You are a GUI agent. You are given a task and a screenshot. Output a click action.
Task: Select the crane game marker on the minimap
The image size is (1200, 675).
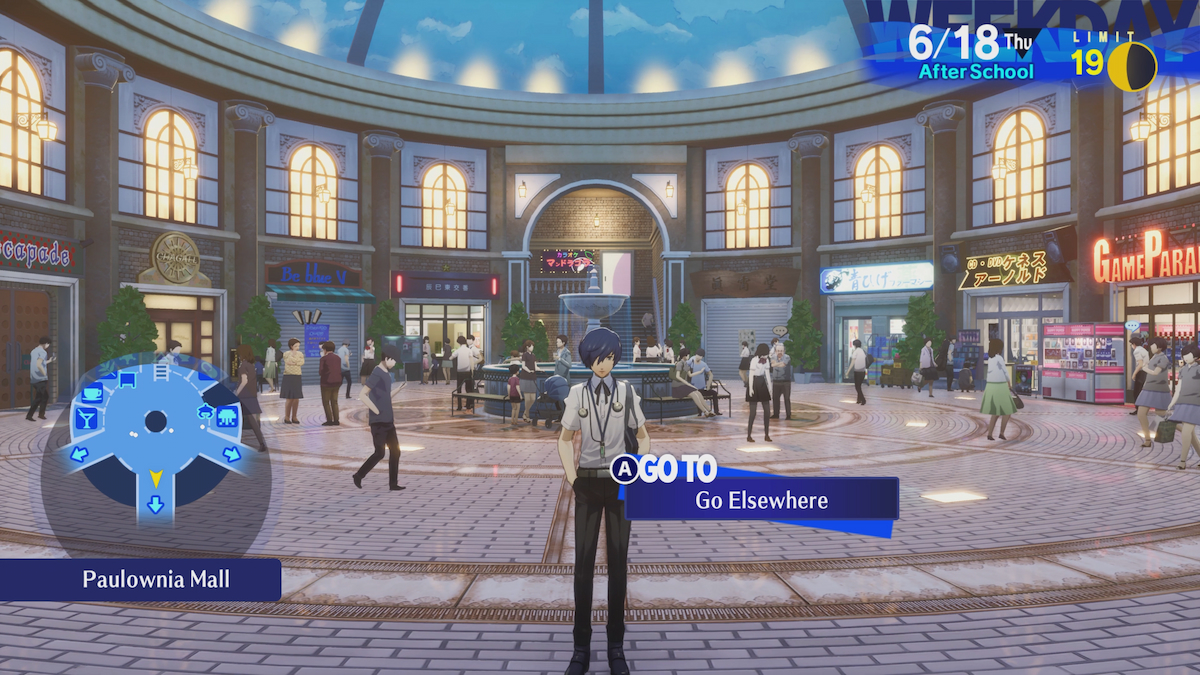pyautogui.click(x=207, y=409)
